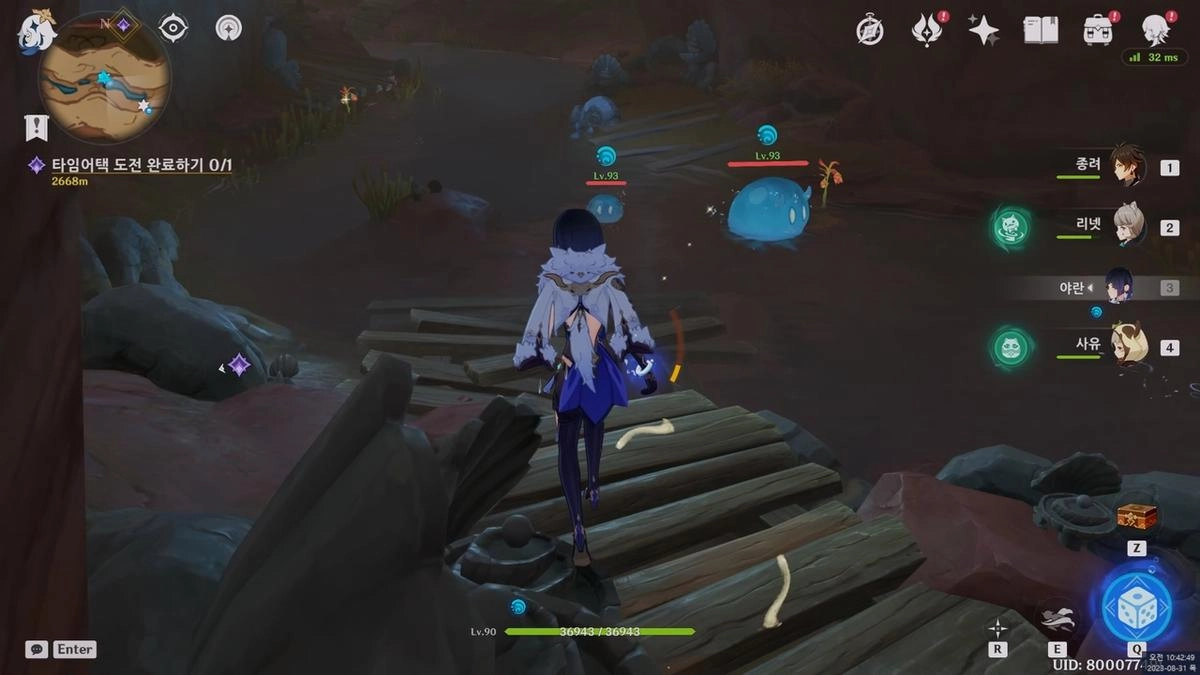Image resolution: width=1200 pixels, height=675 pixels.
Task: Activate the dice elemental burst
Action: click(x=1136, y=607)
